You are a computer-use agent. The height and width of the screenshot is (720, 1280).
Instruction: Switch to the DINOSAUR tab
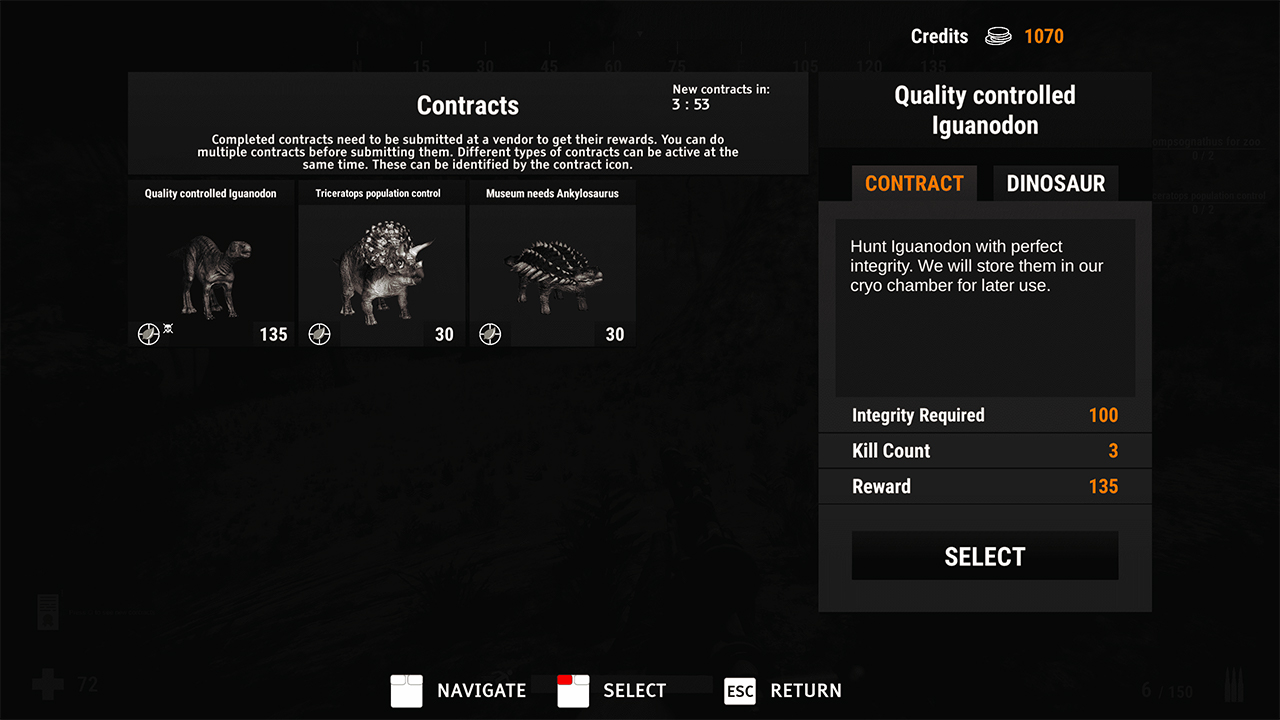pos(1055,184)
